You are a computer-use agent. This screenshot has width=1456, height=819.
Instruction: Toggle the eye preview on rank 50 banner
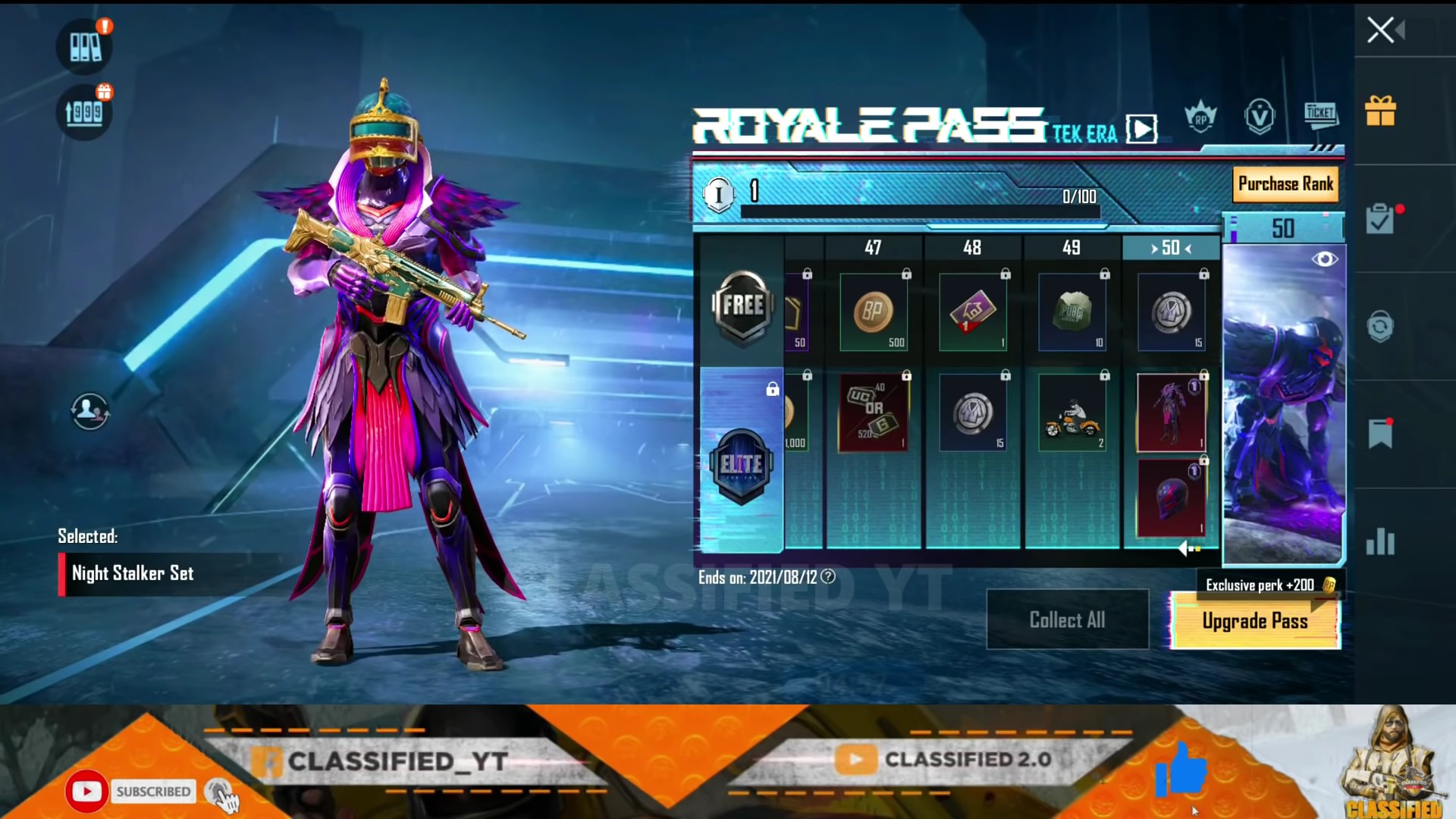pos(1325,259)
